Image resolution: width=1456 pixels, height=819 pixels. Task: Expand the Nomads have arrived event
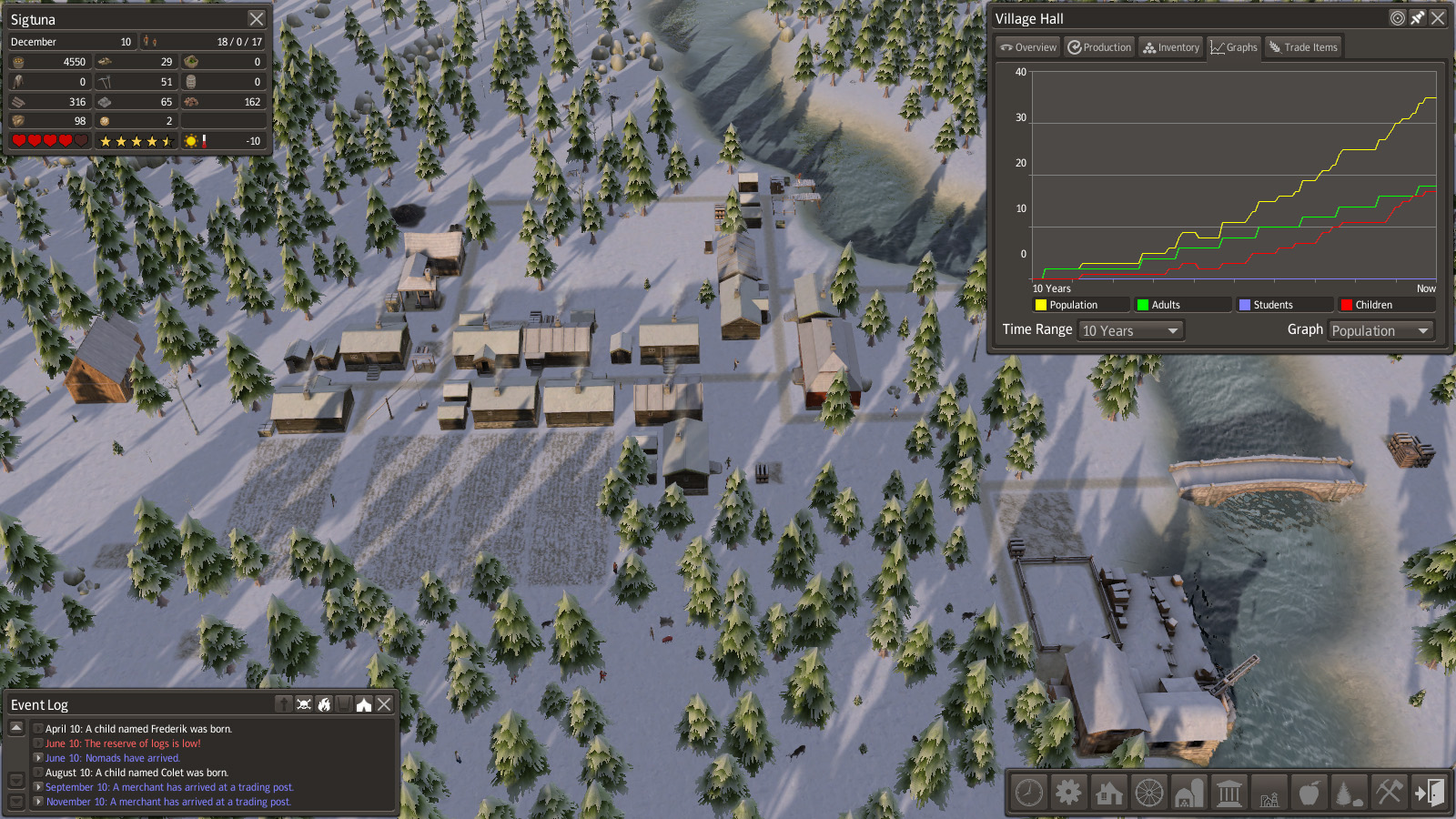click(38, 758)
